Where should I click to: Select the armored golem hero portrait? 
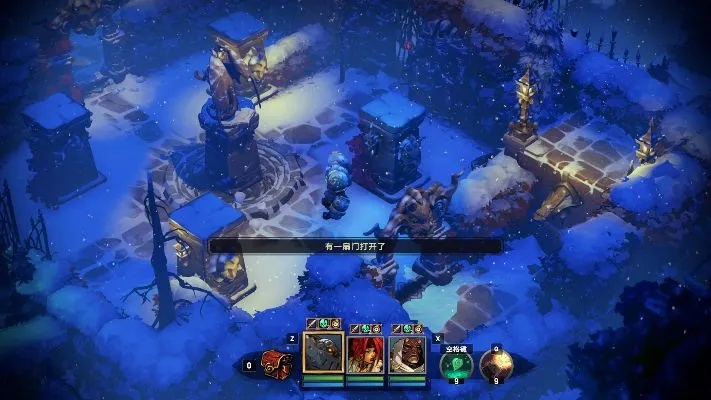tap(322, 355)
